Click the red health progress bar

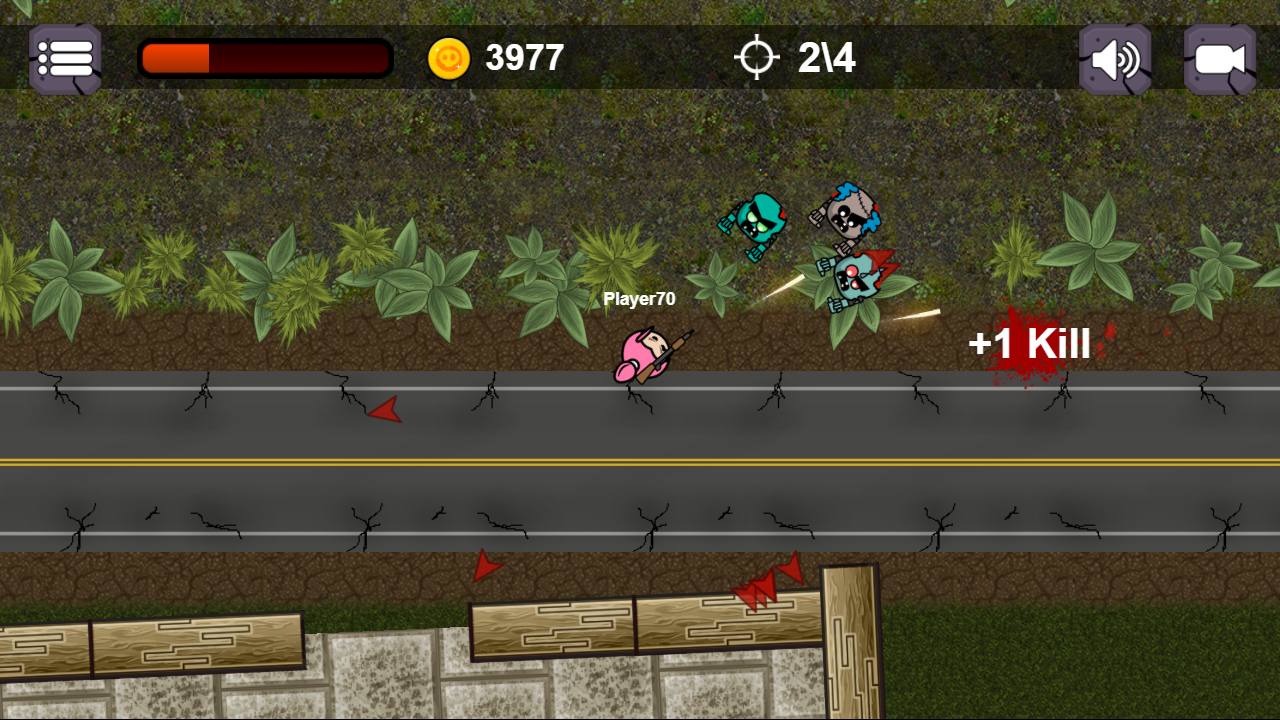coord(265,58)
